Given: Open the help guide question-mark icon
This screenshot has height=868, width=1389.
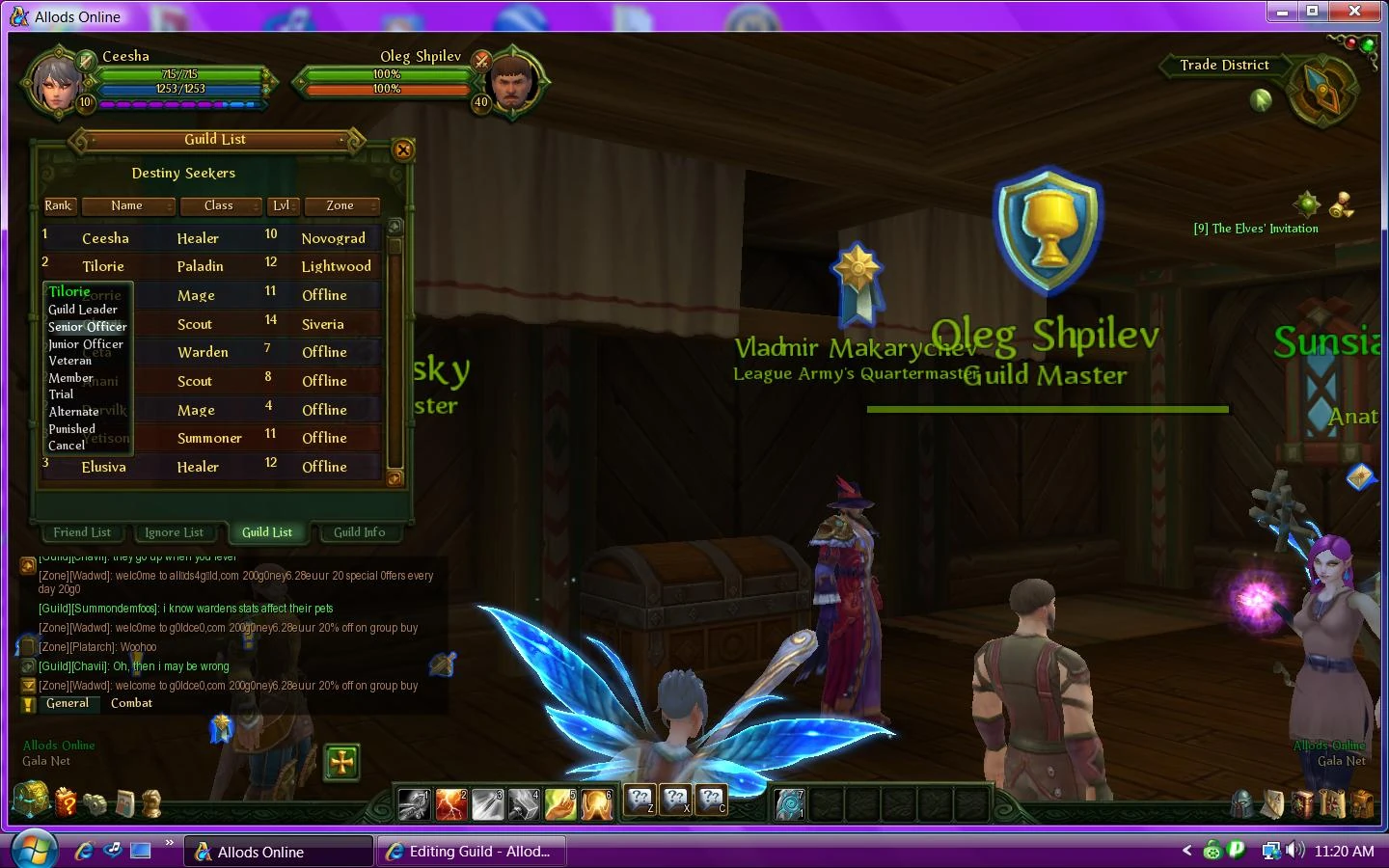Looking at the screenshot, I should [x=65, y=803].
